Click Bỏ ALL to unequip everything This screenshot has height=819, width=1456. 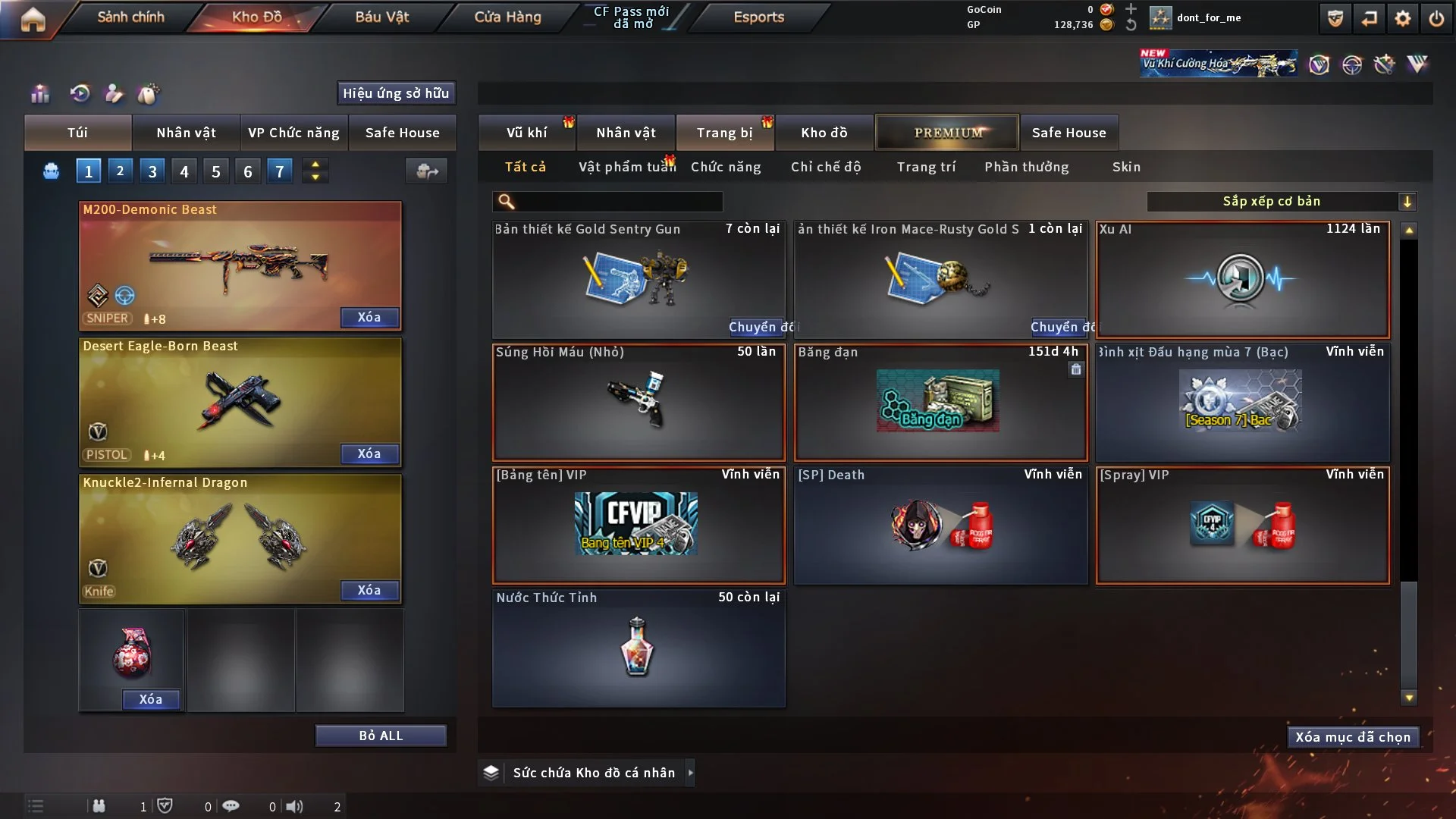click(x=381, y=736)
